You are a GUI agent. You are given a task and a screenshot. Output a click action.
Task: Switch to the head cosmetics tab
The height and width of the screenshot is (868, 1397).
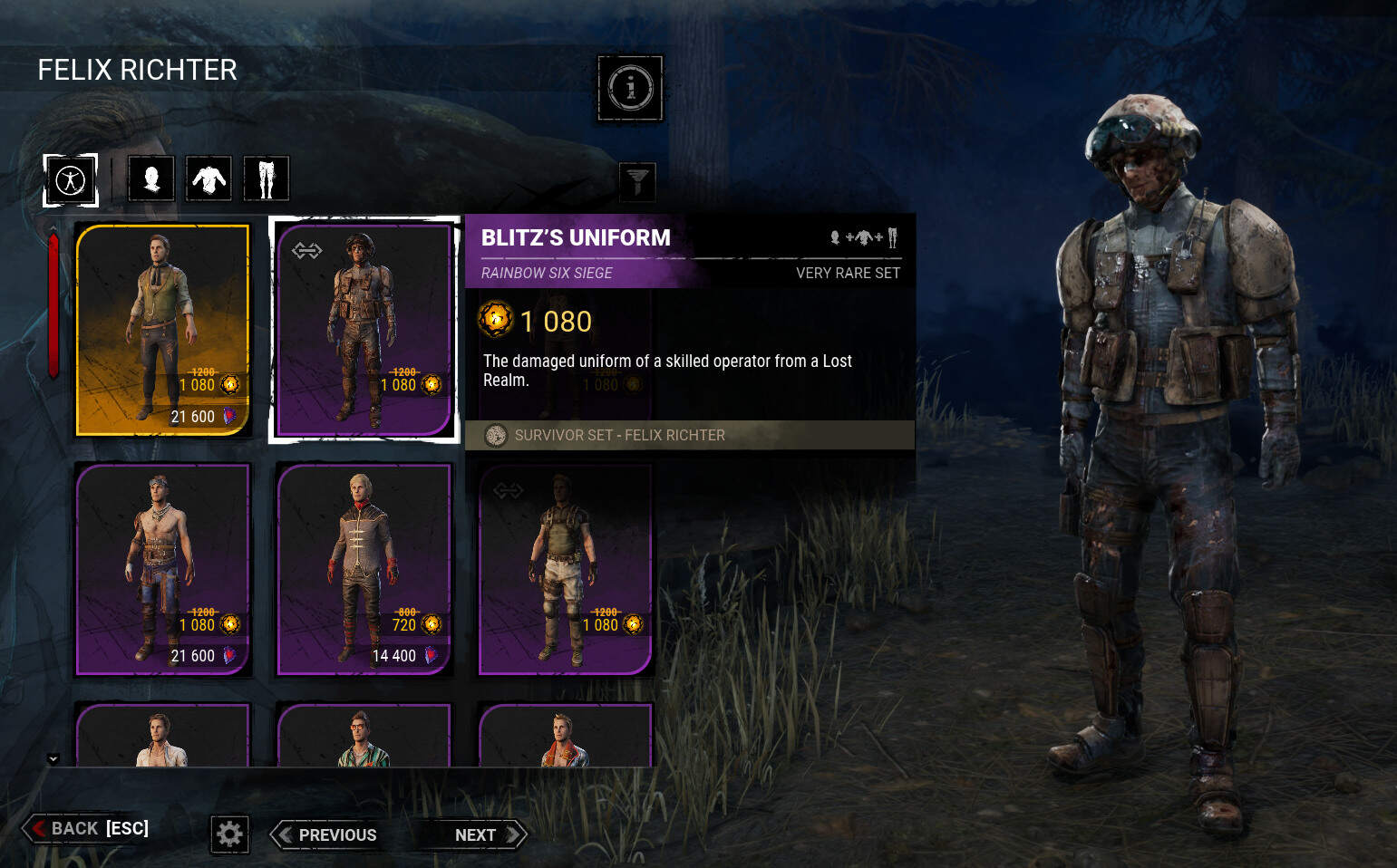pyautogui.click(x=151, y=178)
